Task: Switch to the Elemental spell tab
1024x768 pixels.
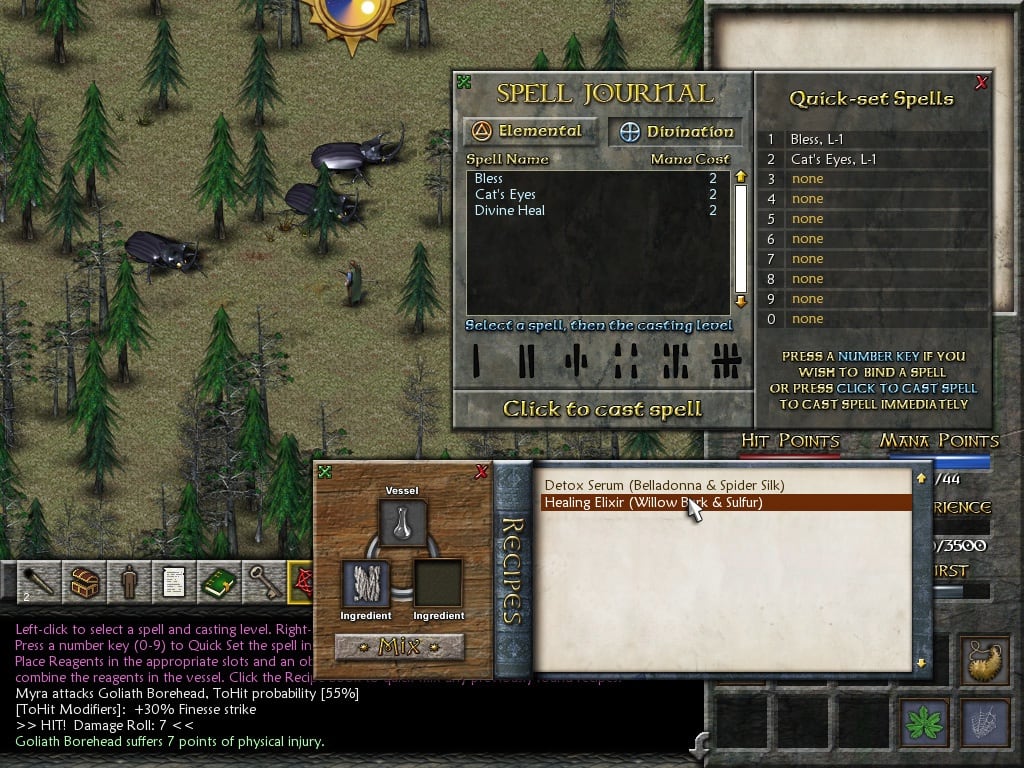Action: click(x=530, y=131)
